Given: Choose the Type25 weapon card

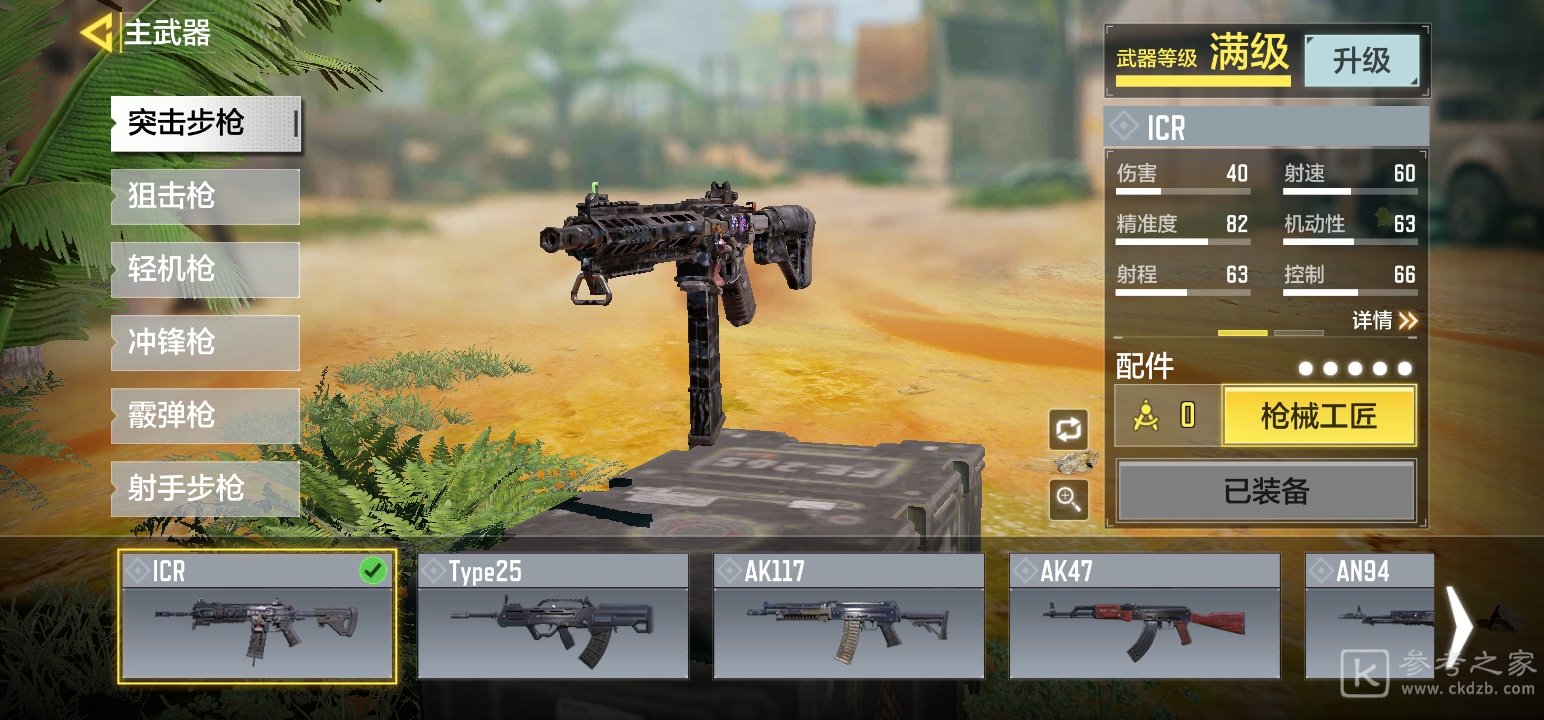Looking at the screenshot, I should pyautogui.click(x=553, y=617).
